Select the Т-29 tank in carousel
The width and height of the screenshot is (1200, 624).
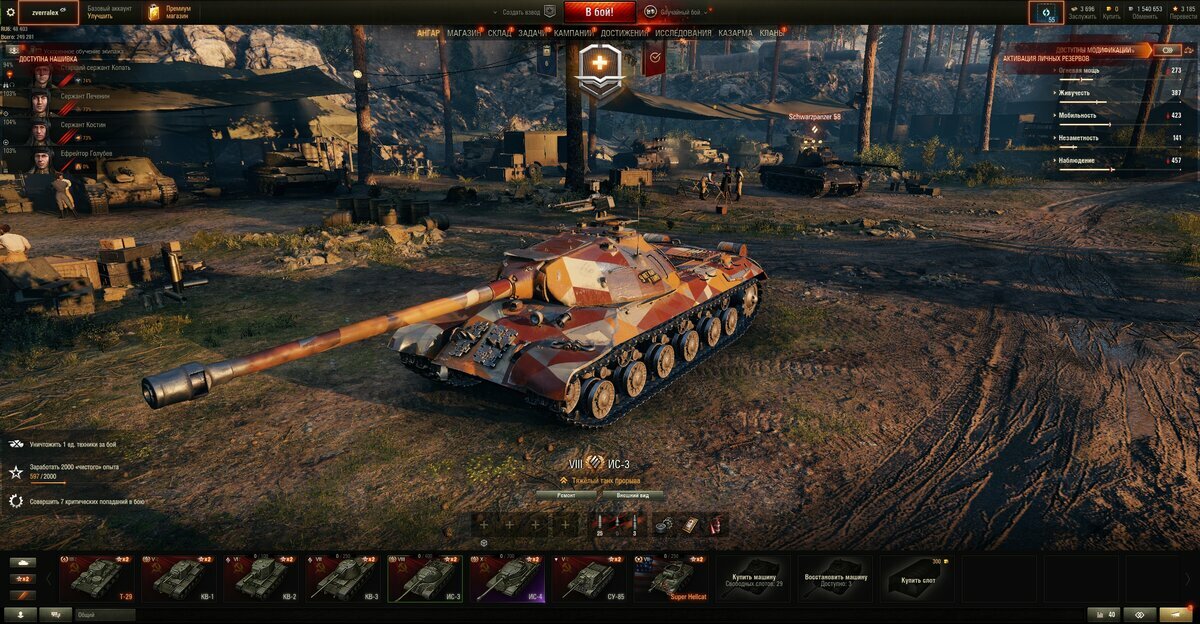96,578
